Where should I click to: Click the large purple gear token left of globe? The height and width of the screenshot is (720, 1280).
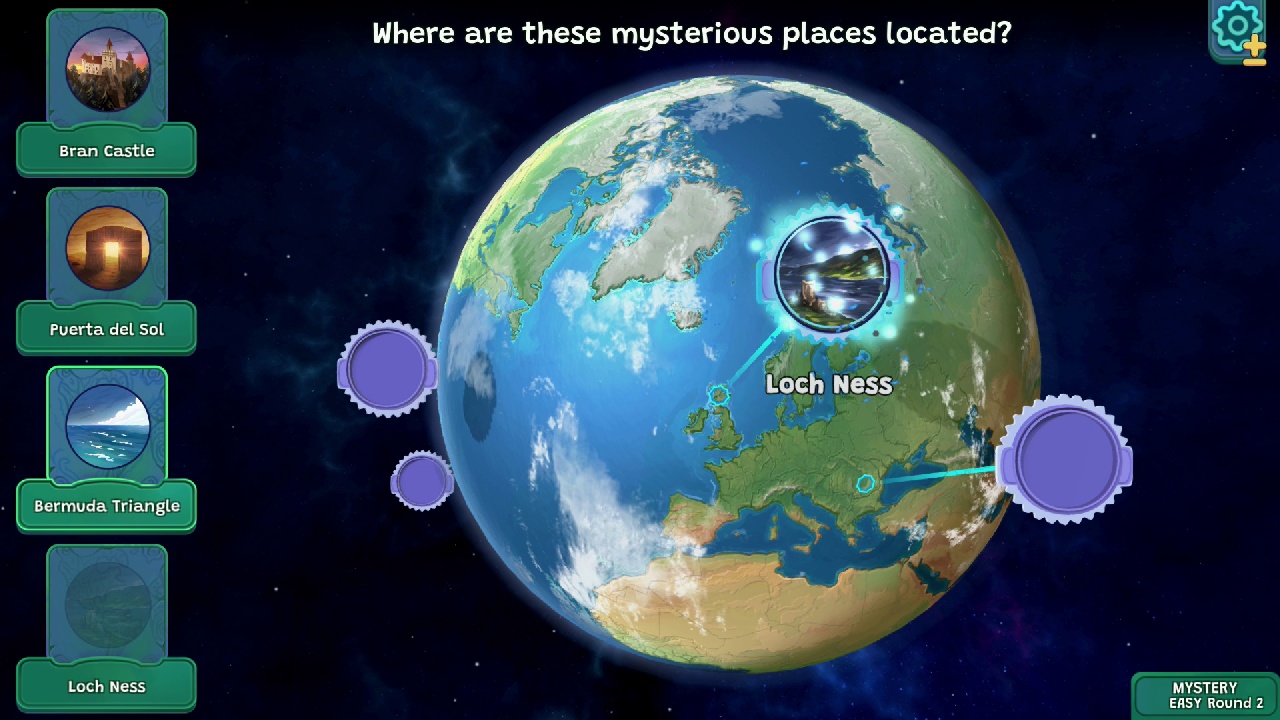388,368
